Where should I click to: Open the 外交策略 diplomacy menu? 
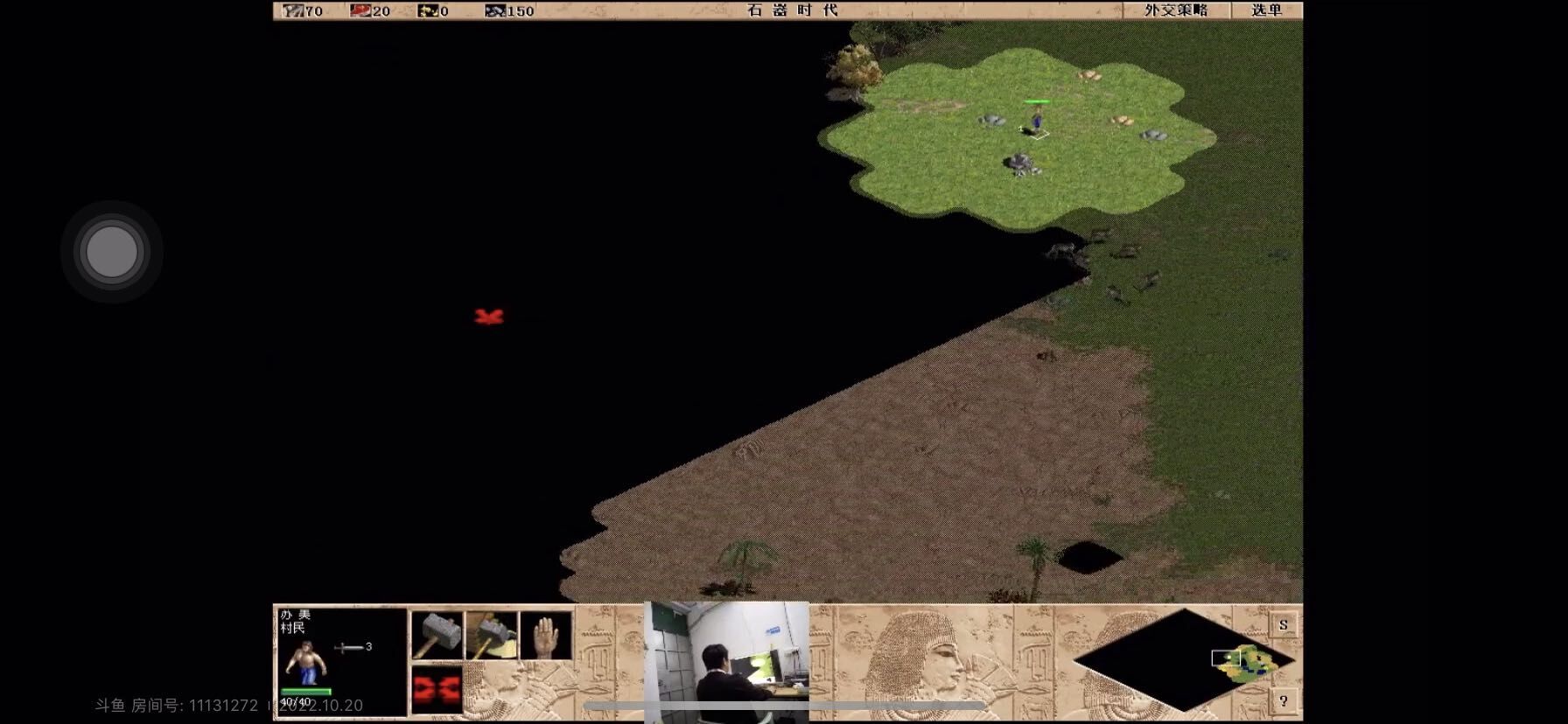click(x=1175, y=10)
